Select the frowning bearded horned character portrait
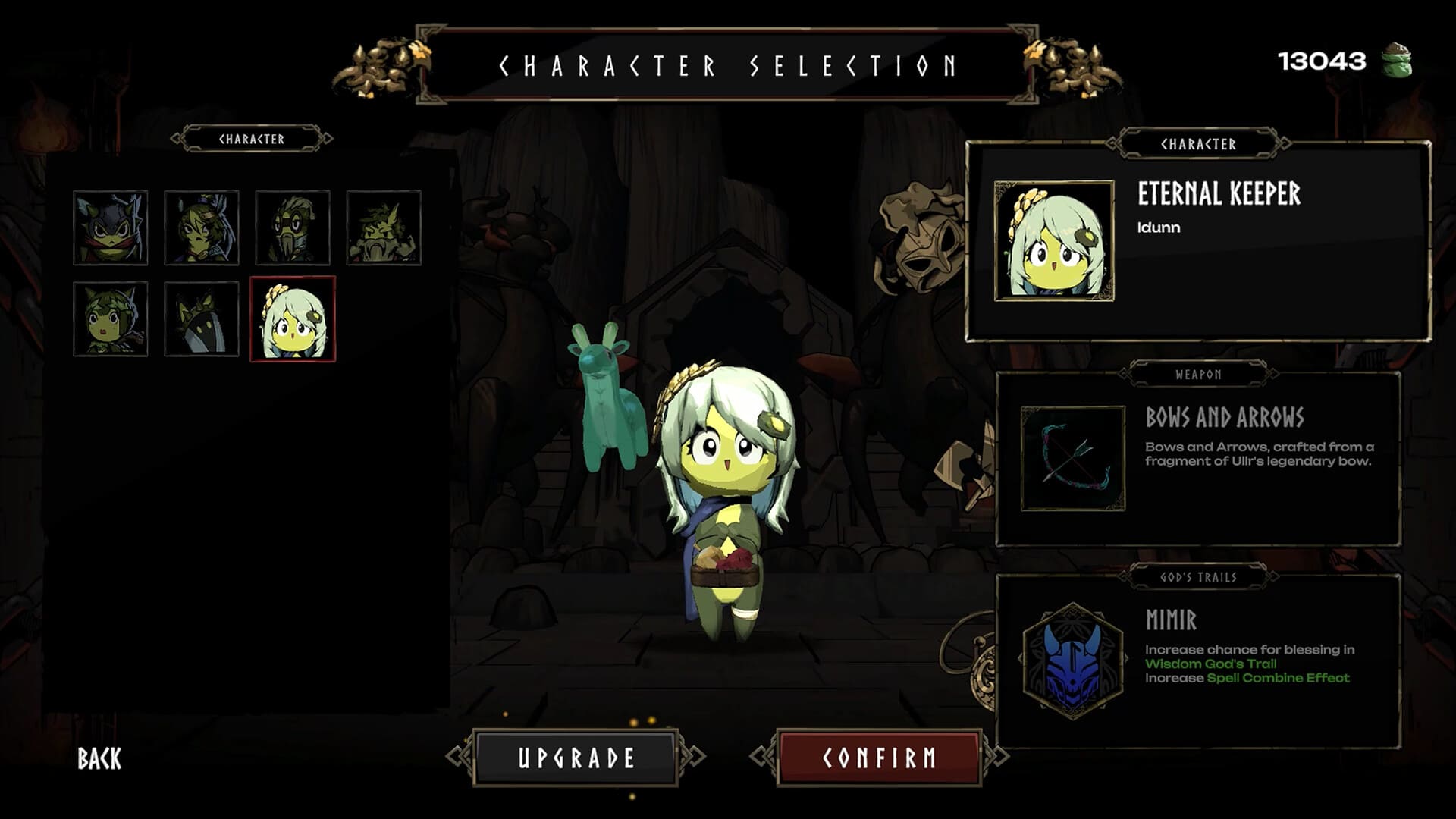 384,227
